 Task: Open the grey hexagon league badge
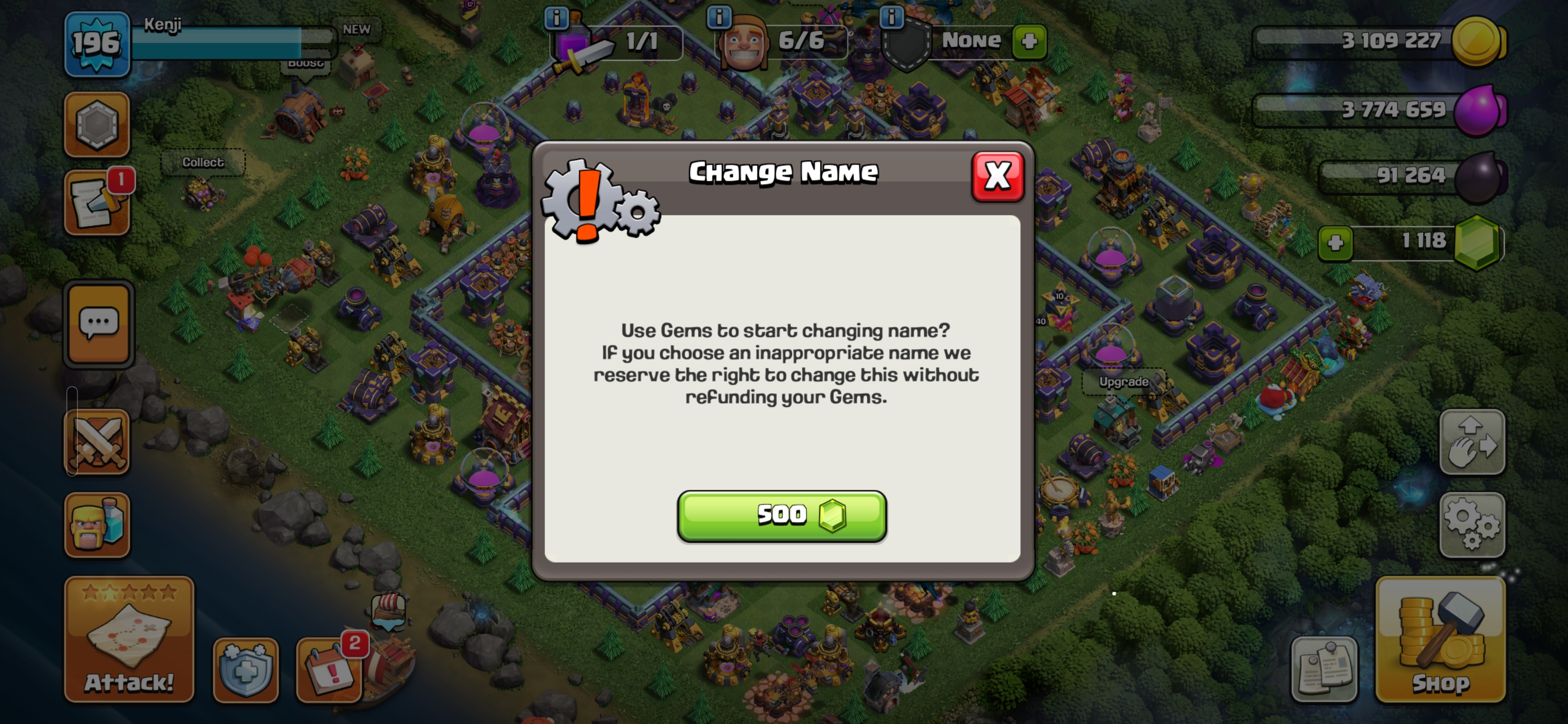click(97, 124)
